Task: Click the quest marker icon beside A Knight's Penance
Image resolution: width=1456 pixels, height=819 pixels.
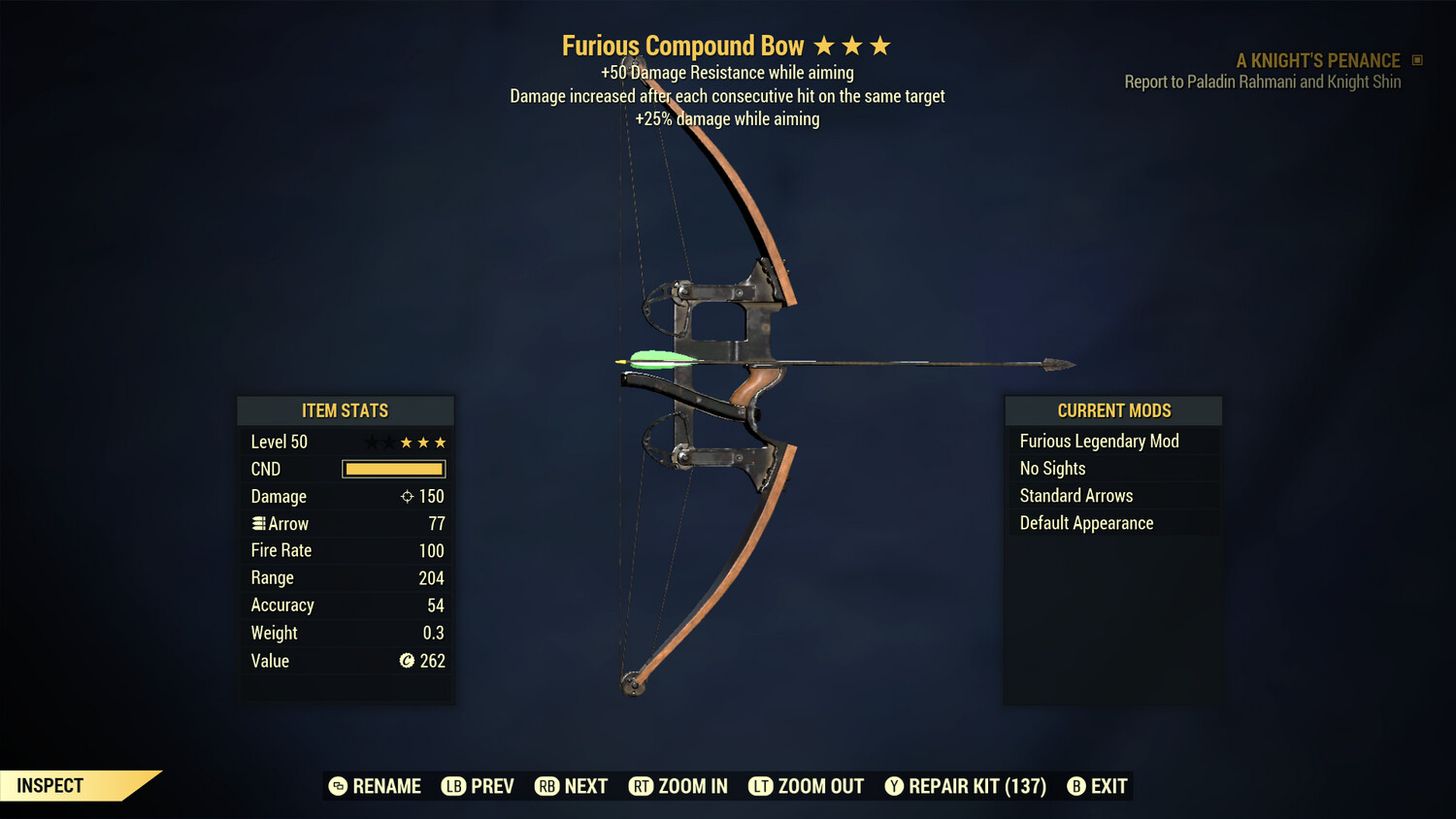Action: (1415, 60)
